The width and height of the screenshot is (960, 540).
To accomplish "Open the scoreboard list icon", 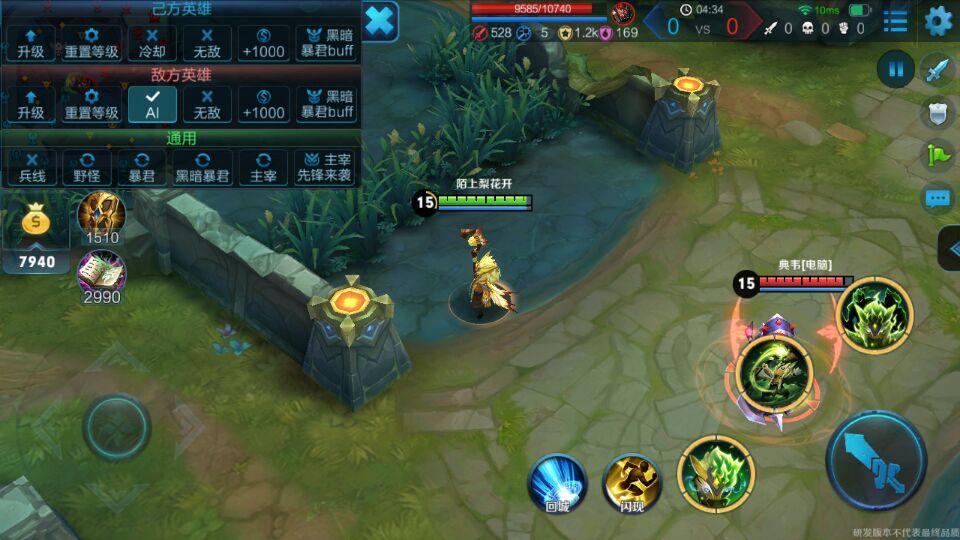I will tap(896, 20).
